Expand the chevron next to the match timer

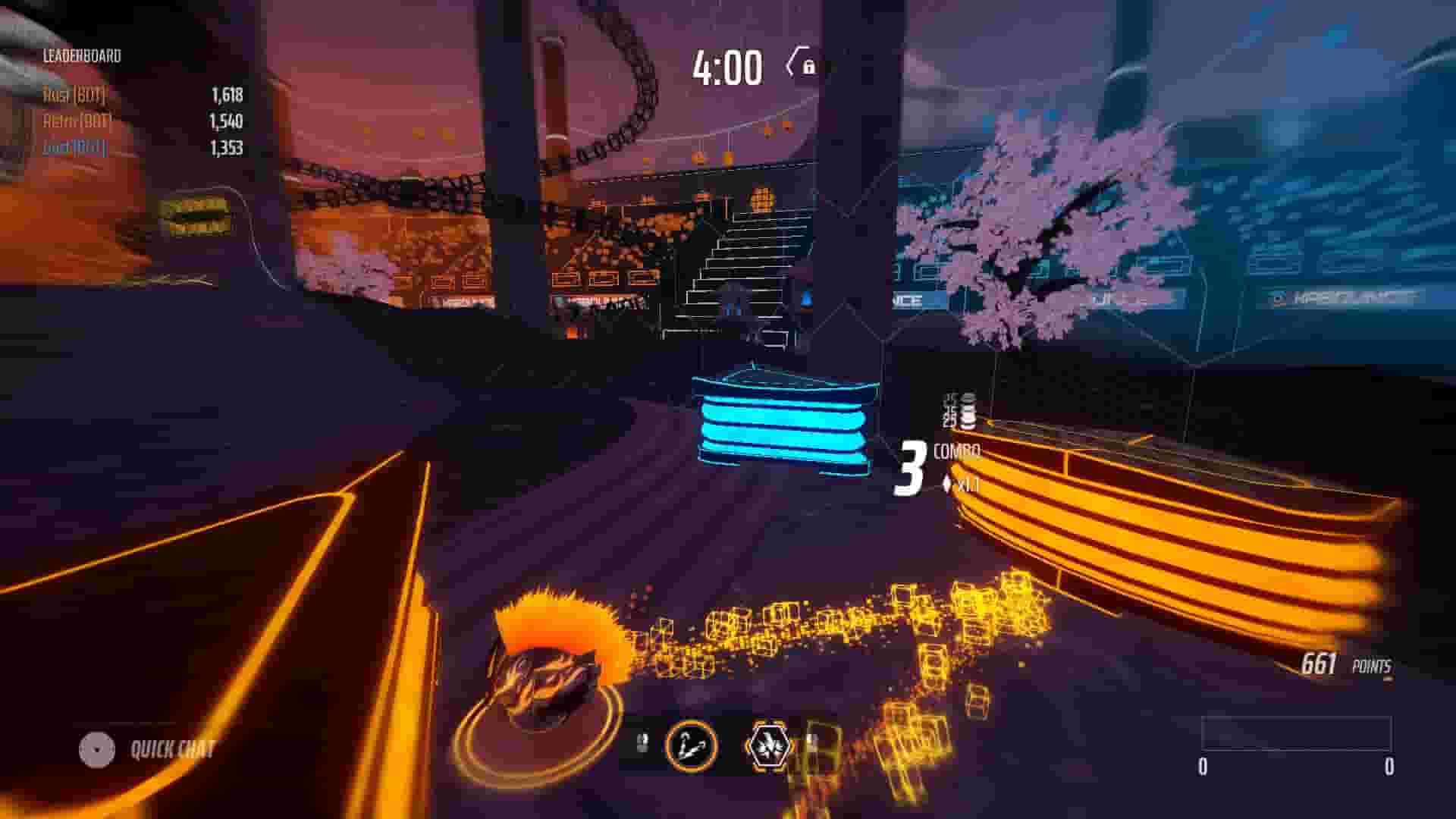point(792,64)
